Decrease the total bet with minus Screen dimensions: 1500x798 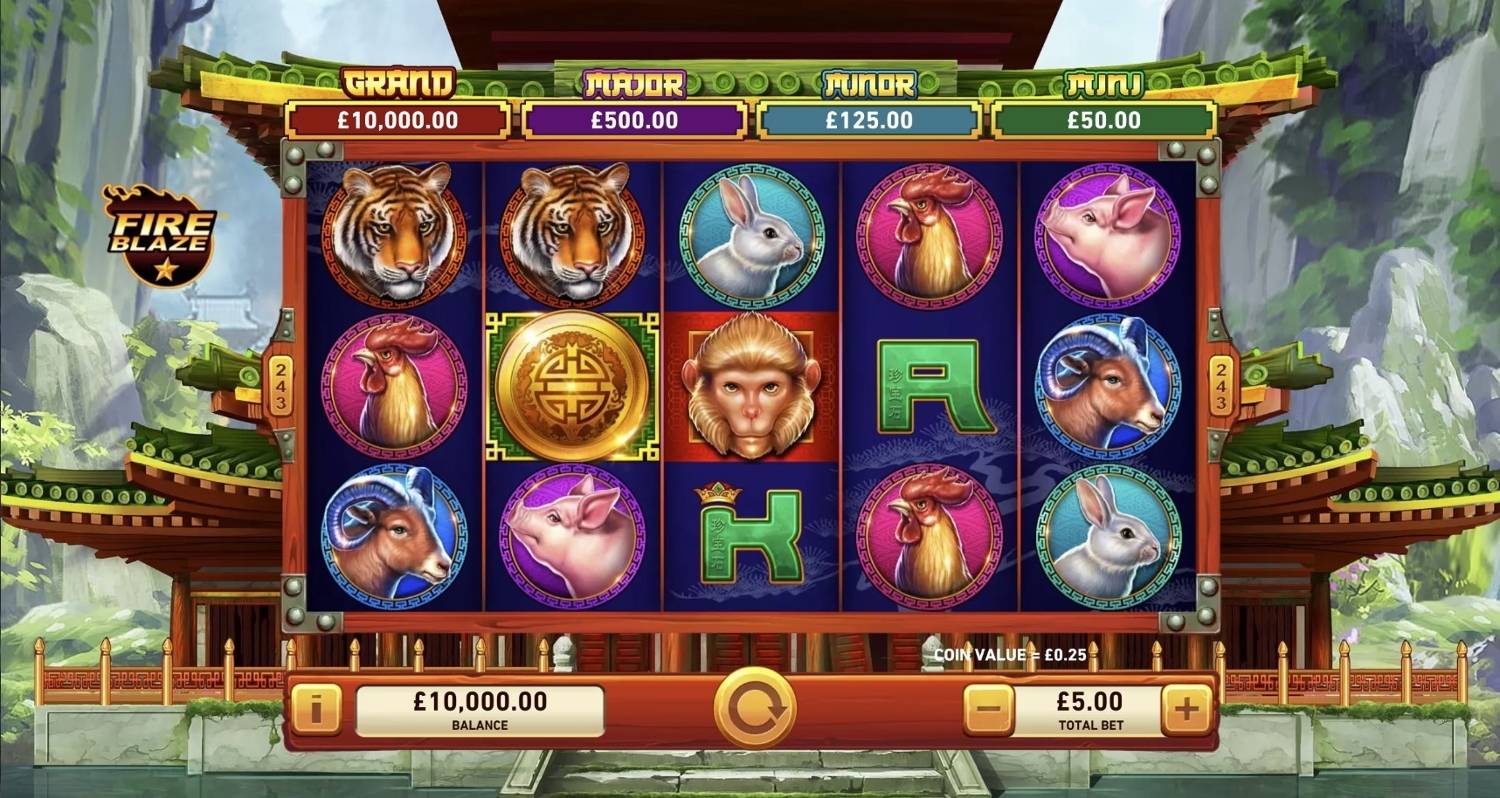point(988,711)
